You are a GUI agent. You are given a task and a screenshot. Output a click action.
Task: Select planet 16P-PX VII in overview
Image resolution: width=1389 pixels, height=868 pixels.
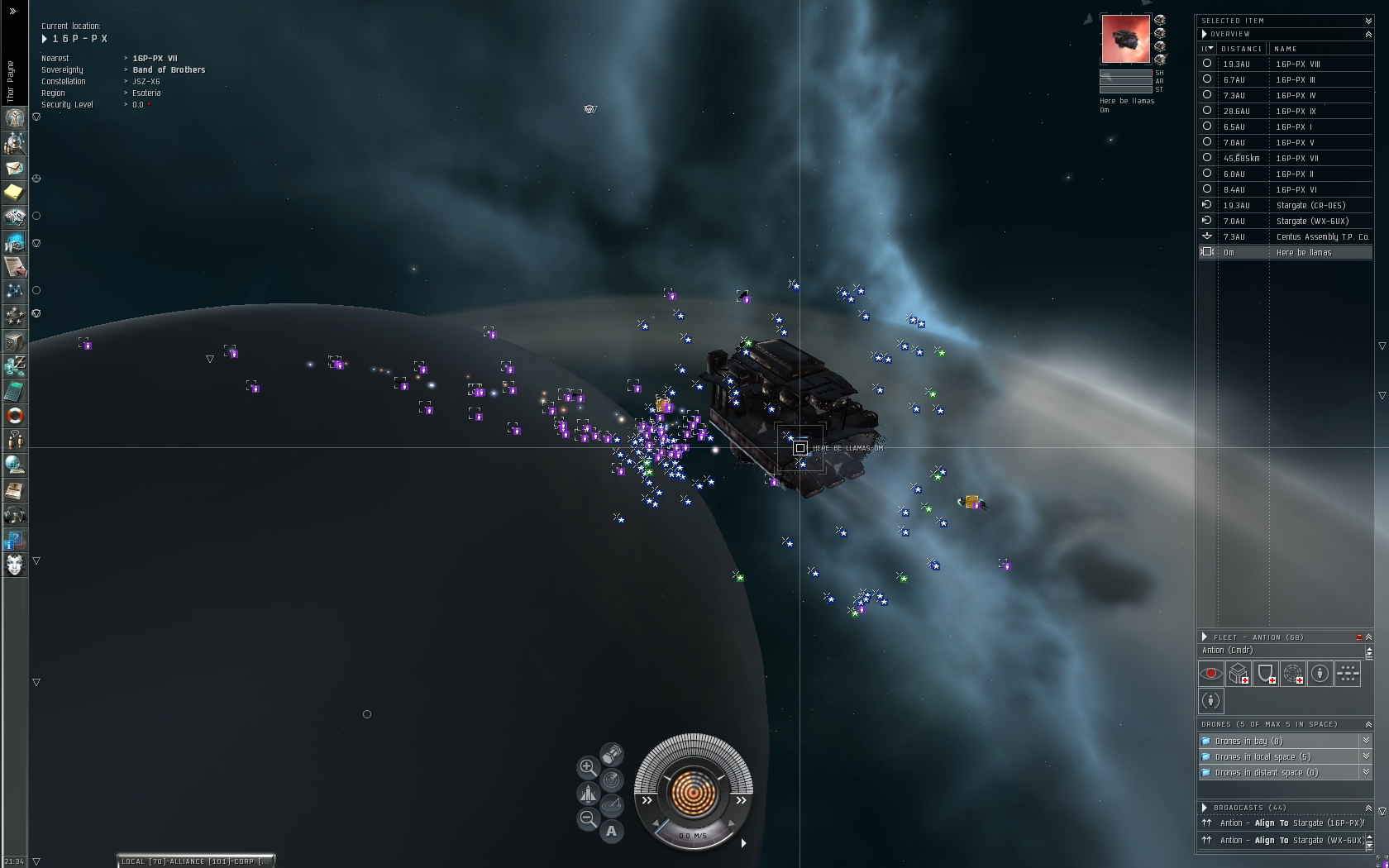[1296, 158]
